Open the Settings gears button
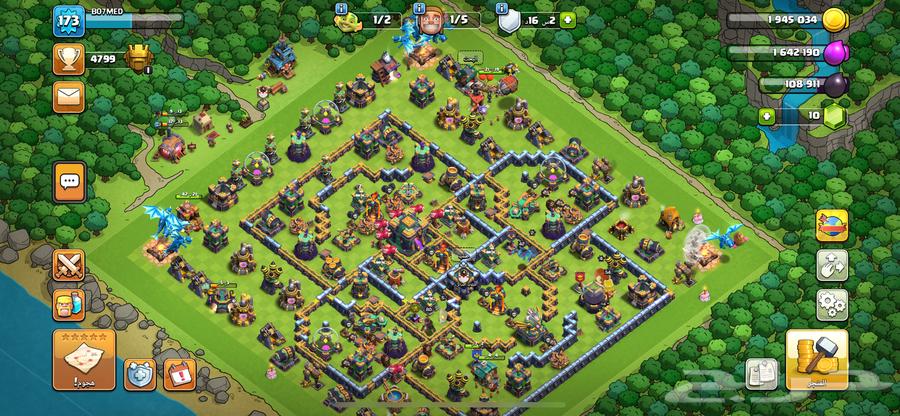The image size is (900, 416). (831, 303)
